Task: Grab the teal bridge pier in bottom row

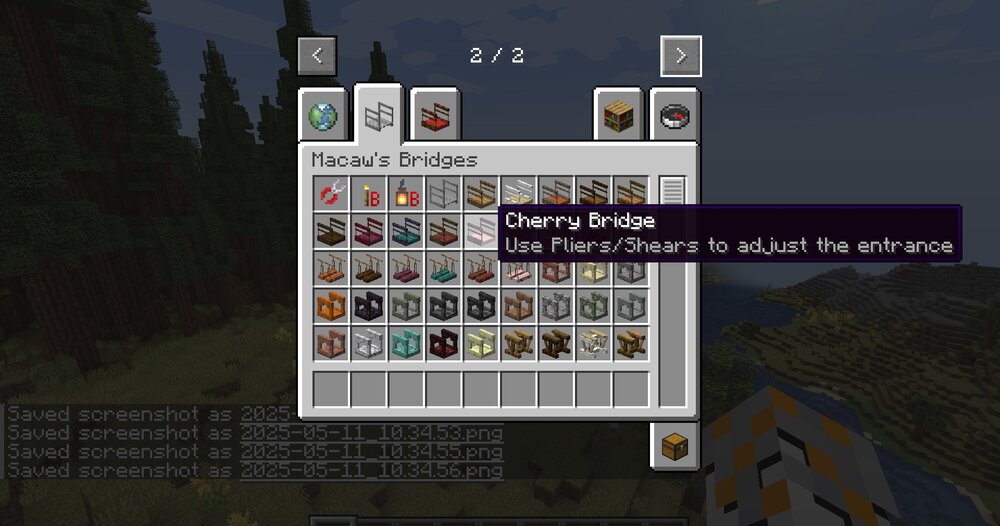Action: [406, 343]
